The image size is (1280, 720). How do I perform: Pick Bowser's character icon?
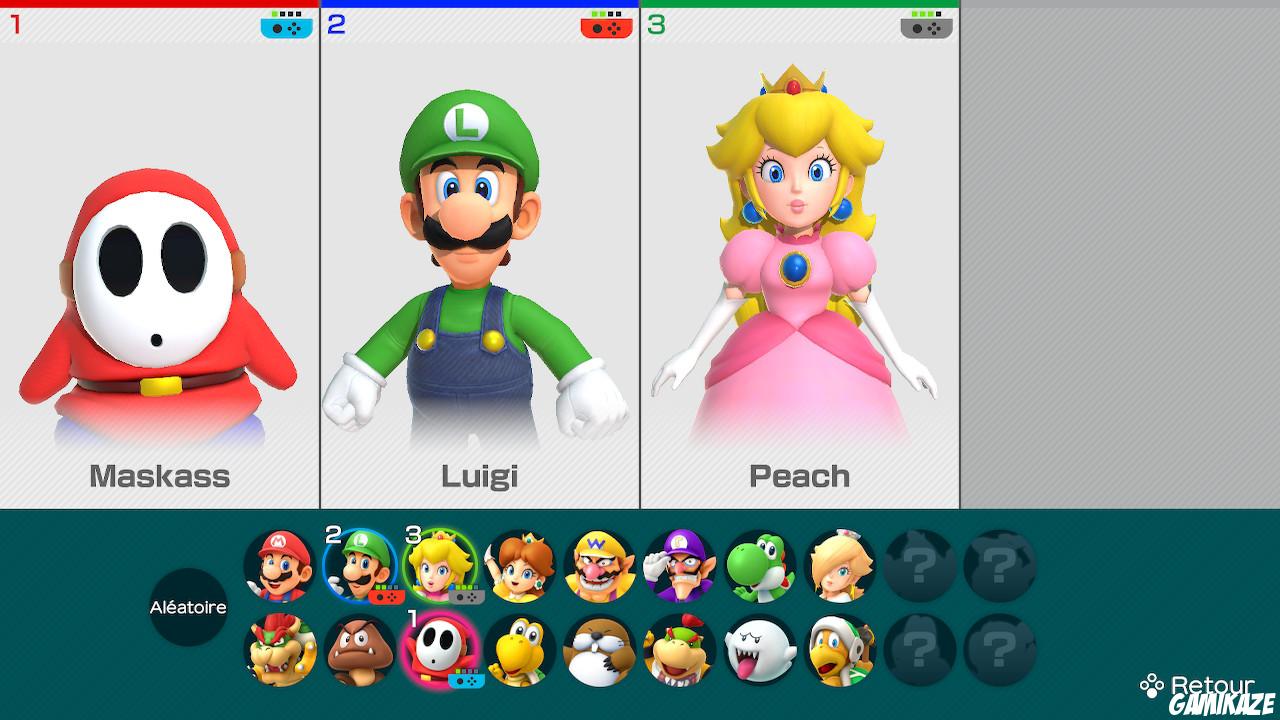[x=278, y=650]
